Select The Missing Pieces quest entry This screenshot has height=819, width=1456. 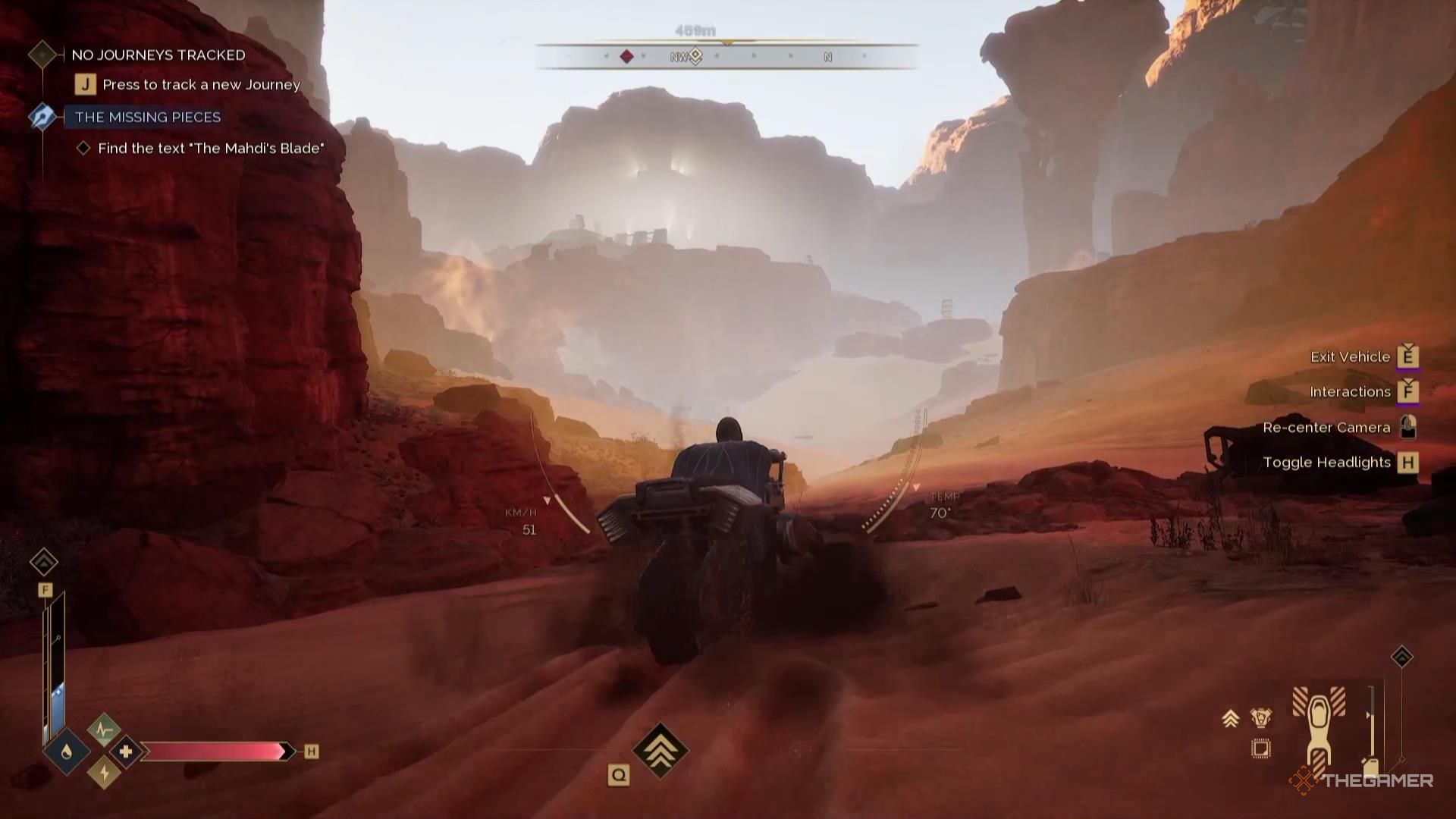pyautogui.click(x=148, y=117)
